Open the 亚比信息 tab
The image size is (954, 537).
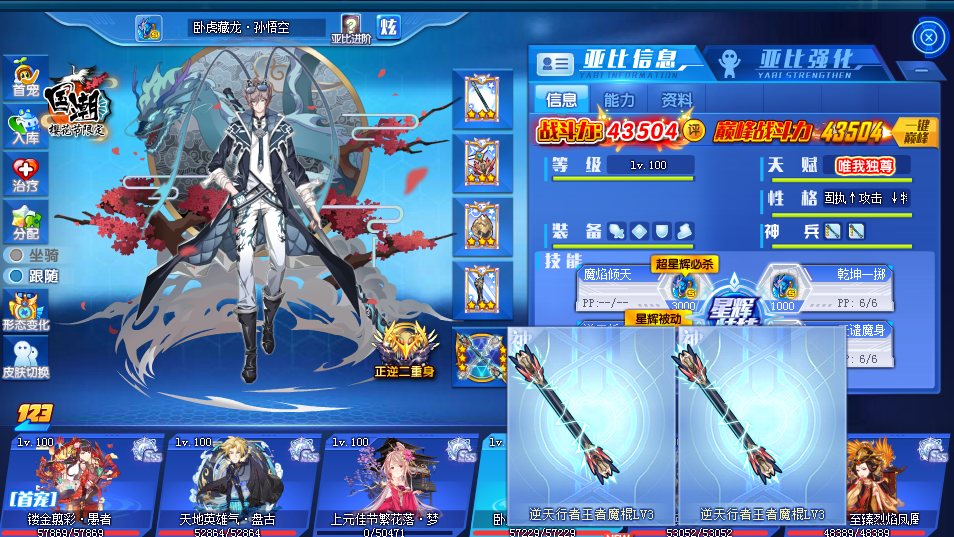point(613,61)
